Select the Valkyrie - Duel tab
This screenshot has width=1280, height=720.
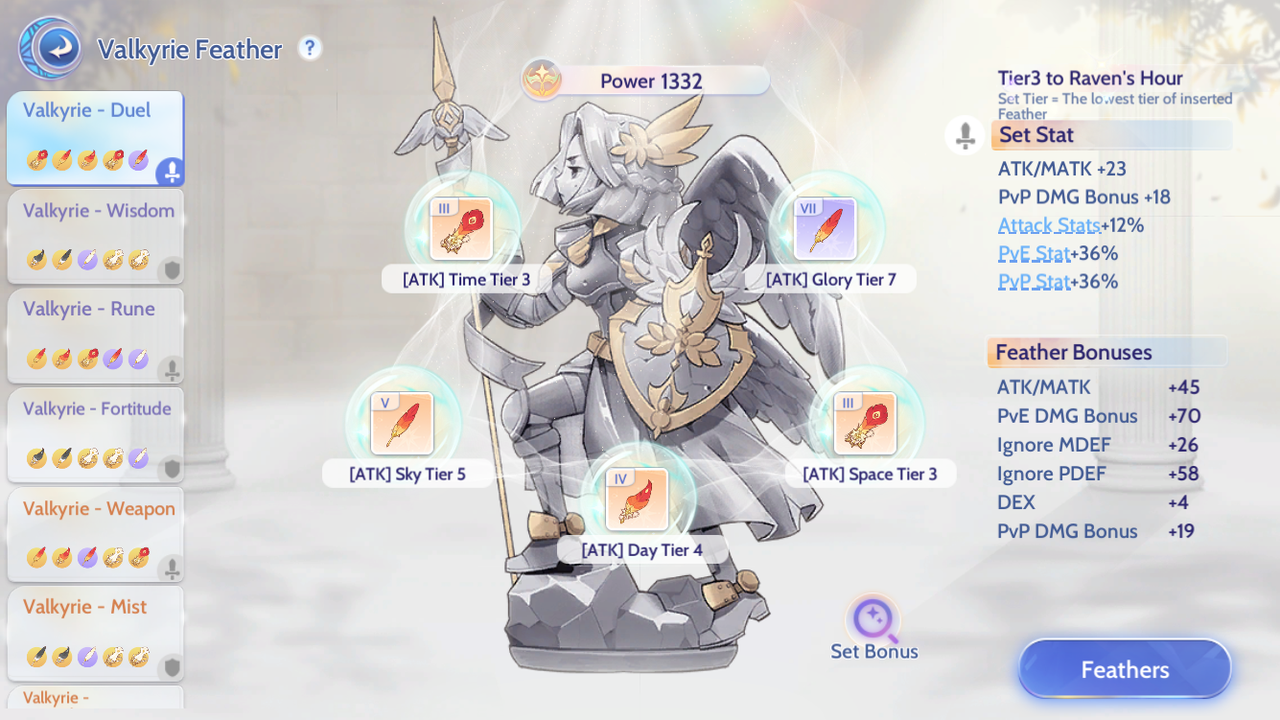point(95,137)
